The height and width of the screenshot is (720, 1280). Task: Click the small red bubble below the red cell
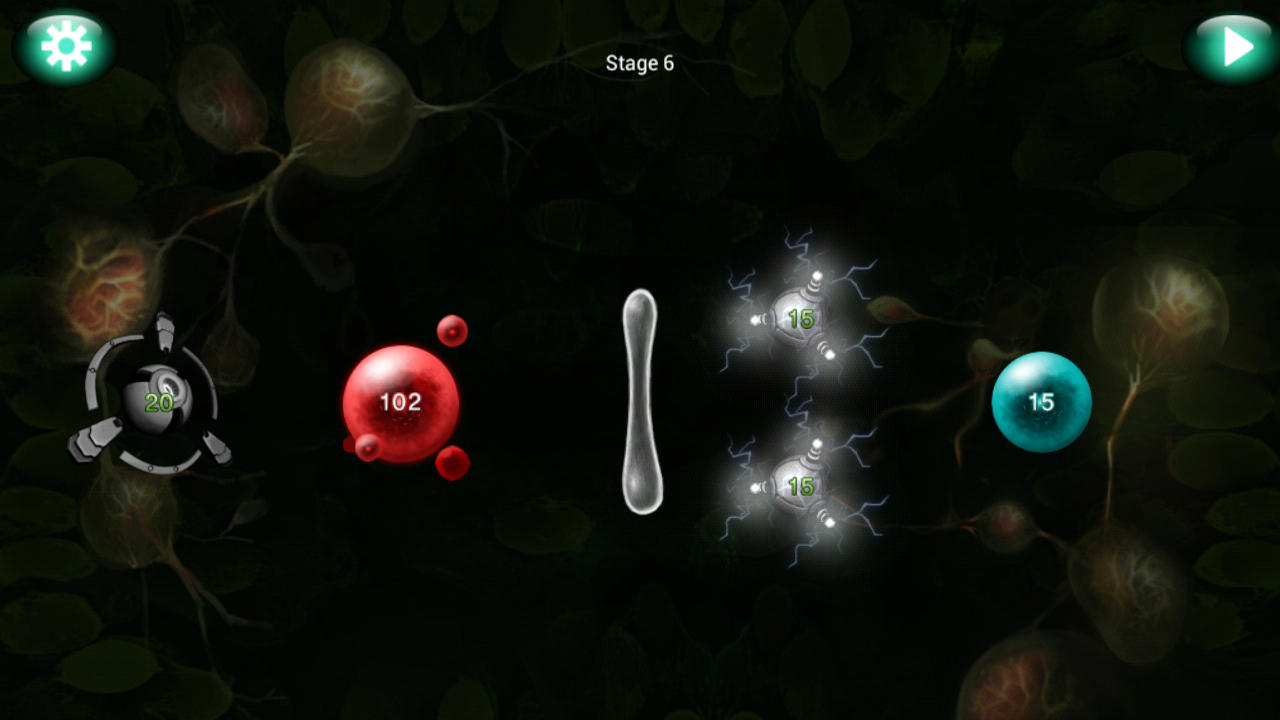tap(453, 463)
